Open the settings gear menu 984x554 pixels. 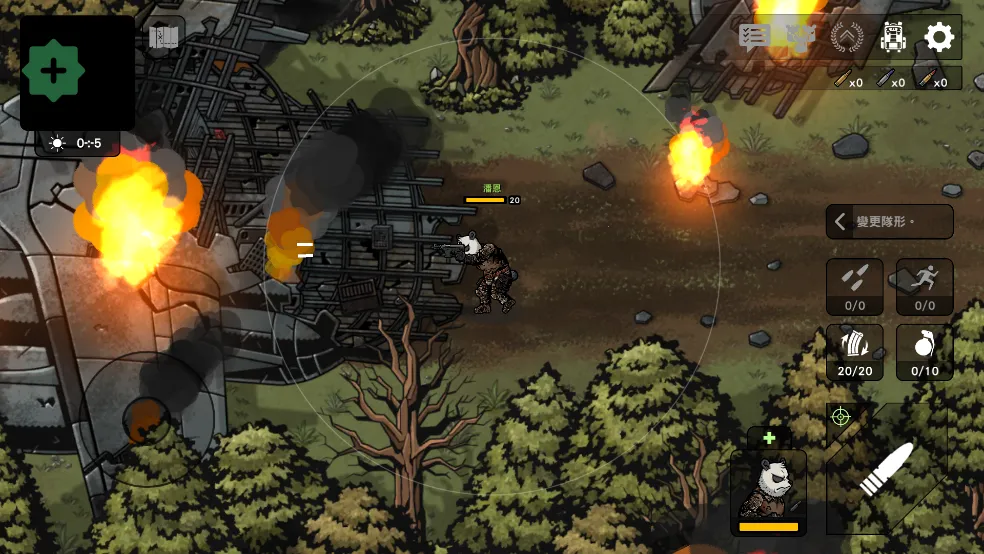point(939,38)
